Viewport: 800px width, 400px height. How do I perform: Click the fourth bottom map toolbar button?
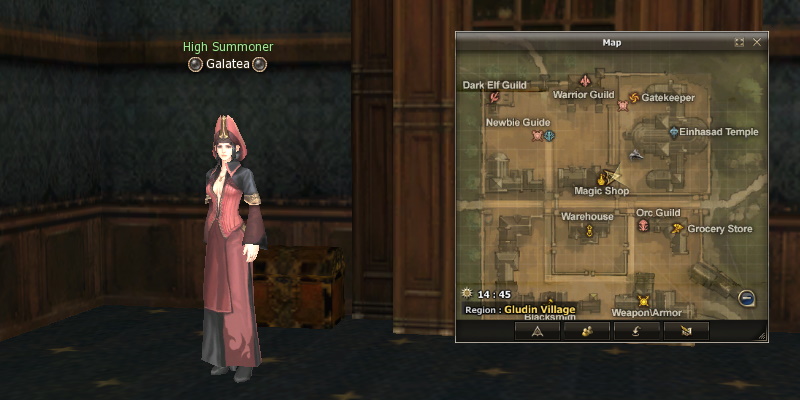click(685, 330)
